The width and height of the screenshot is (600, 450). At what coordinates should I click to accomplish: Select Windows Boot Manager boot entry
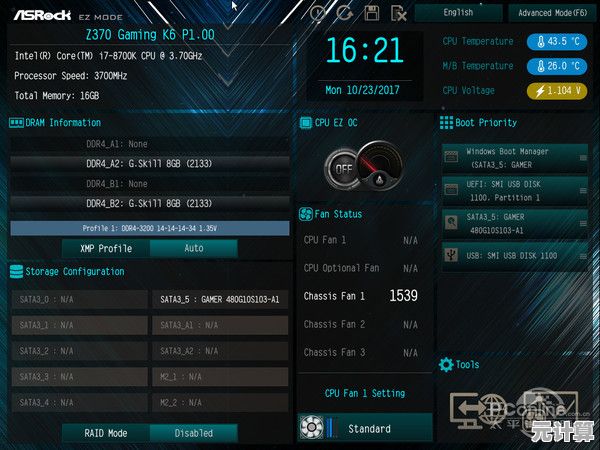pos(514,158)
